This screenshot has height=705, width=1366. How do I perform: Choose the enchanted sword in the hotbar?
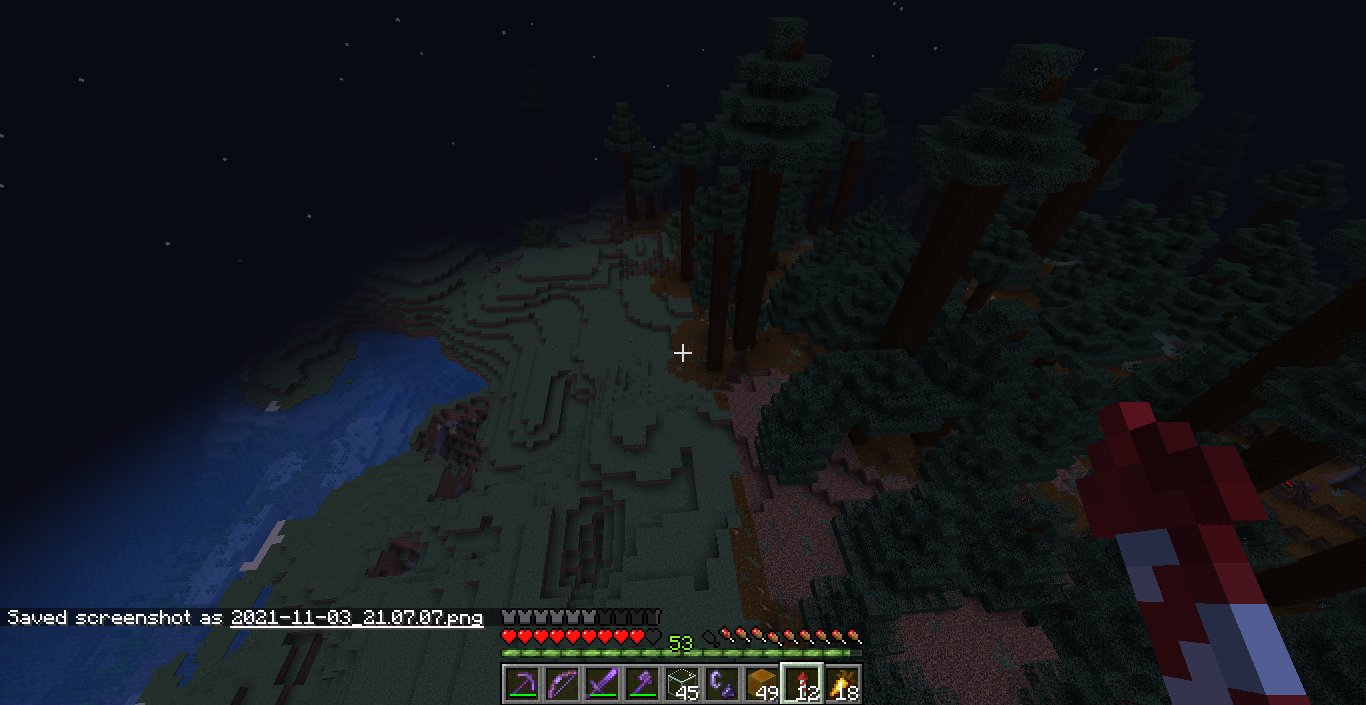coord(602,684)
